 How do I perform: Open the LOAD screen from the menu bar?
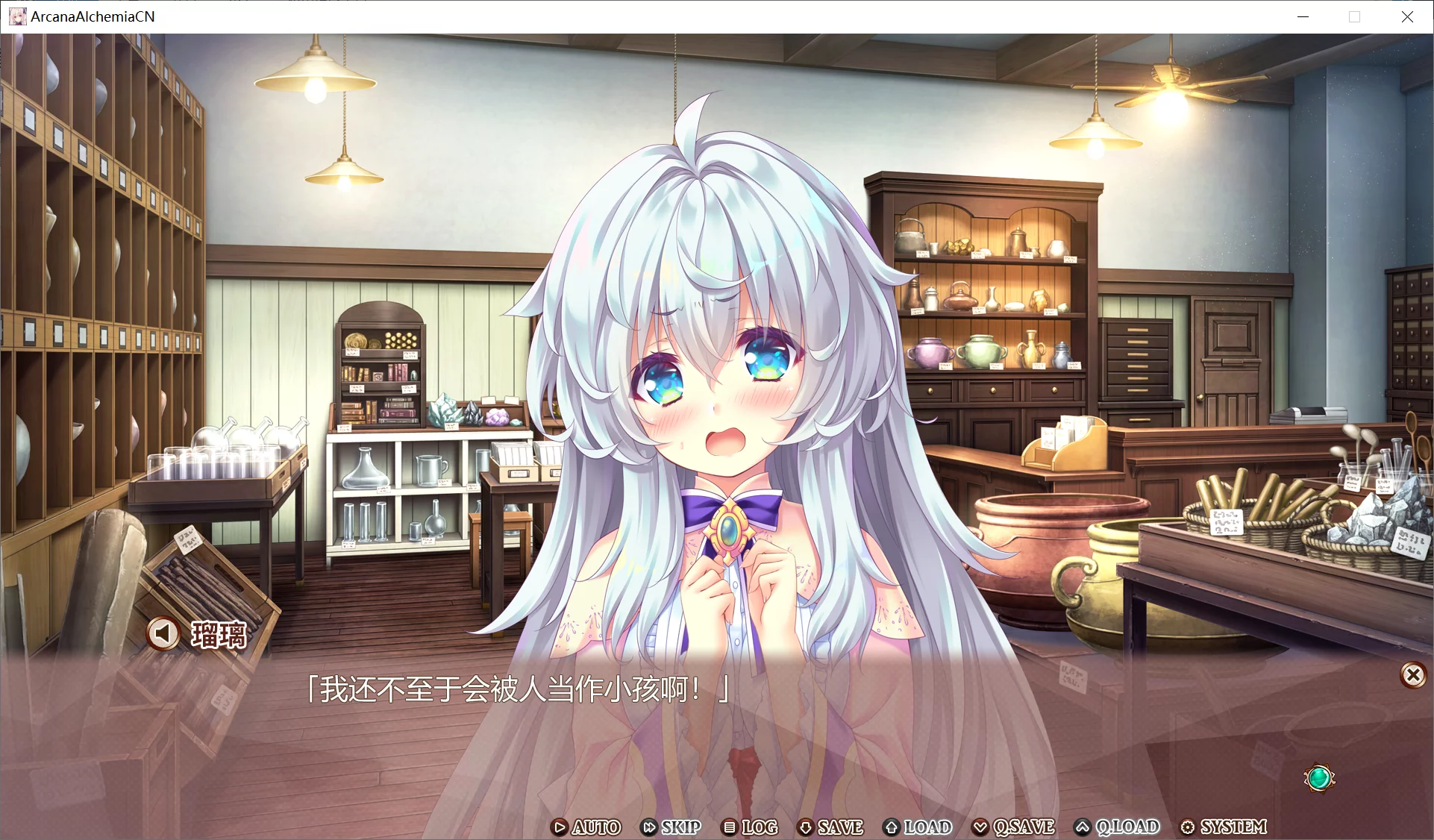click(x=927, y=828)
